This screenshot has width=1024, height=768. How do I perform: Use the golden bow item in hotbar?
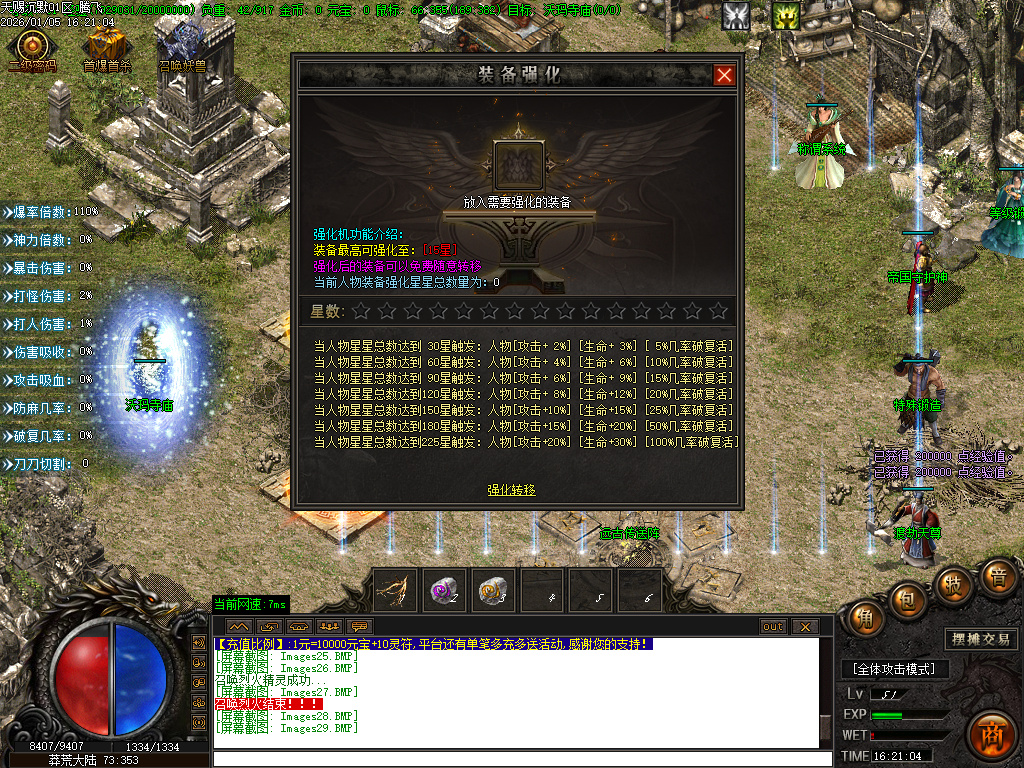point(397,590)
